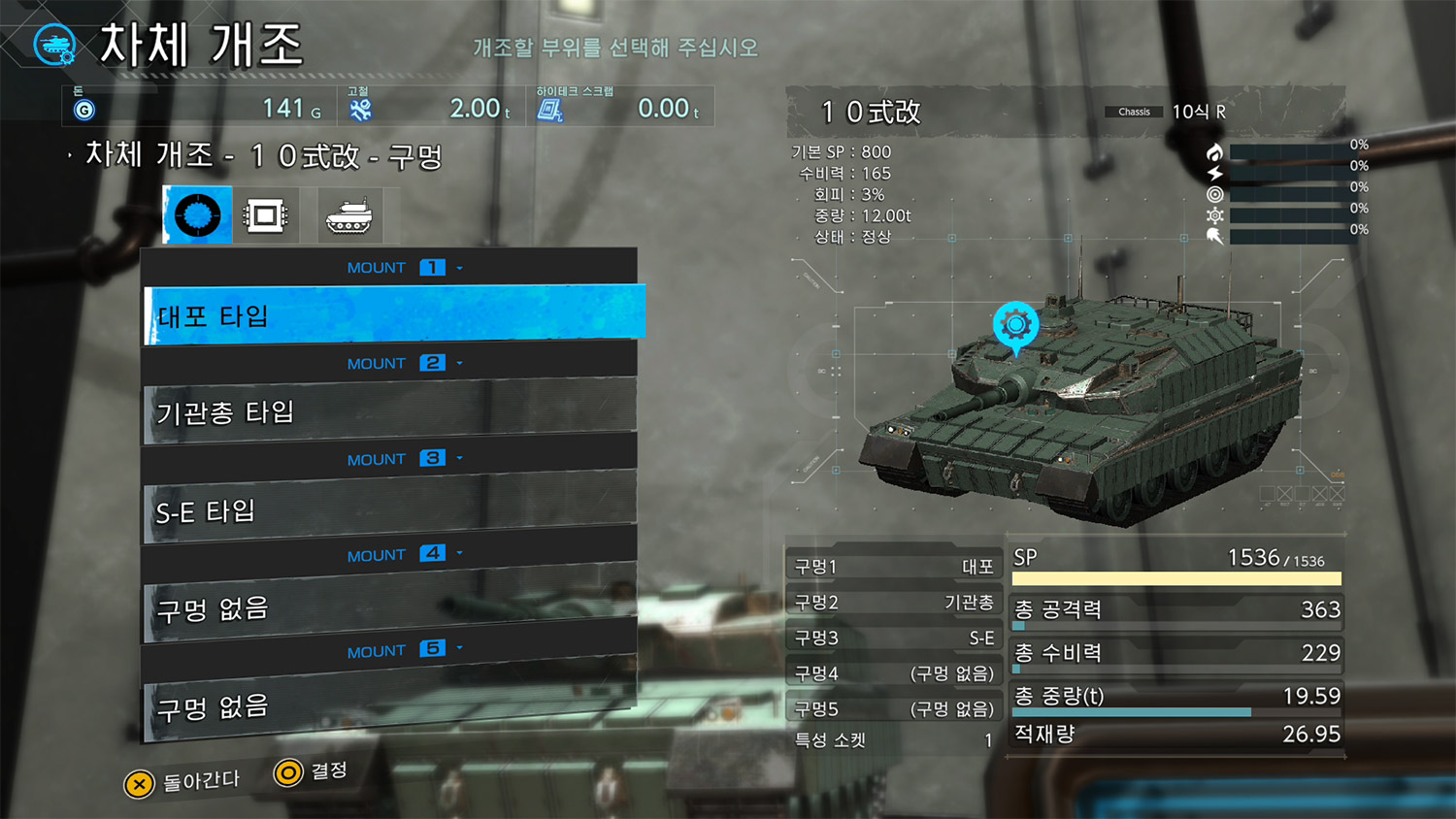Select the 대포 타입 mount 1 entry
This screenshot has height=819, width=1456.
click(393, 314)
